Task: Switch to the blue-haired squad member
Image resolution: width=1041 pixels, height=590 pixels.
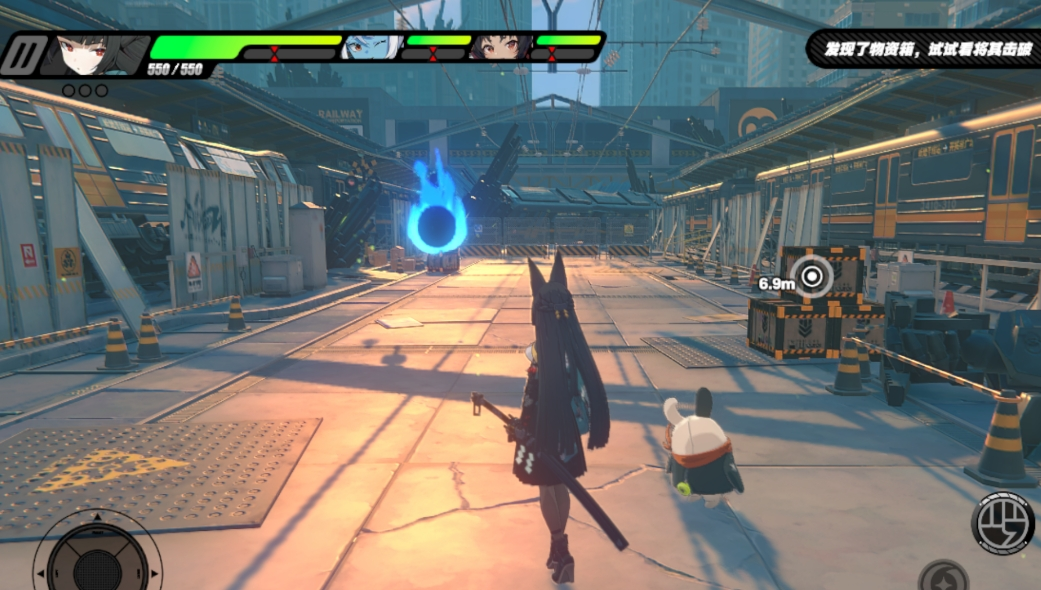Action: tap(371, 46)
